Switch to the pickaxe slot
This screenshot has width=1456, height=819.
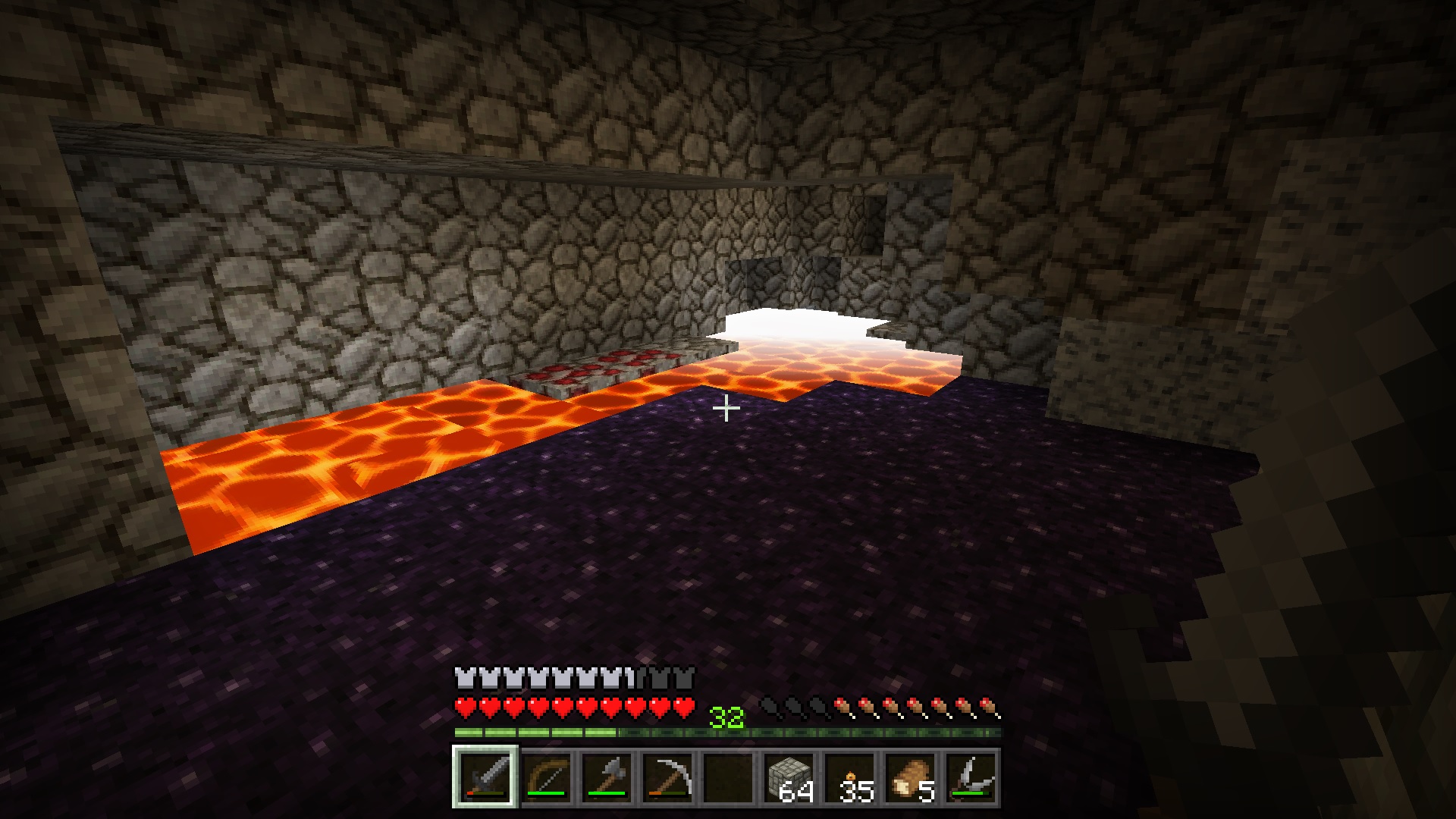coord(667,777)
